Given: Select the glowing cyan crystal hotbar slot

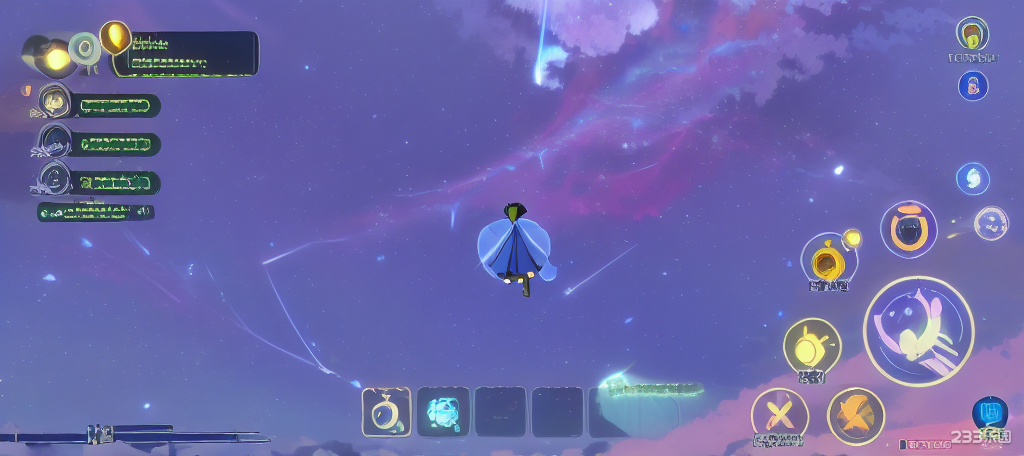Looking at the screenshot, I should [442, 411].
